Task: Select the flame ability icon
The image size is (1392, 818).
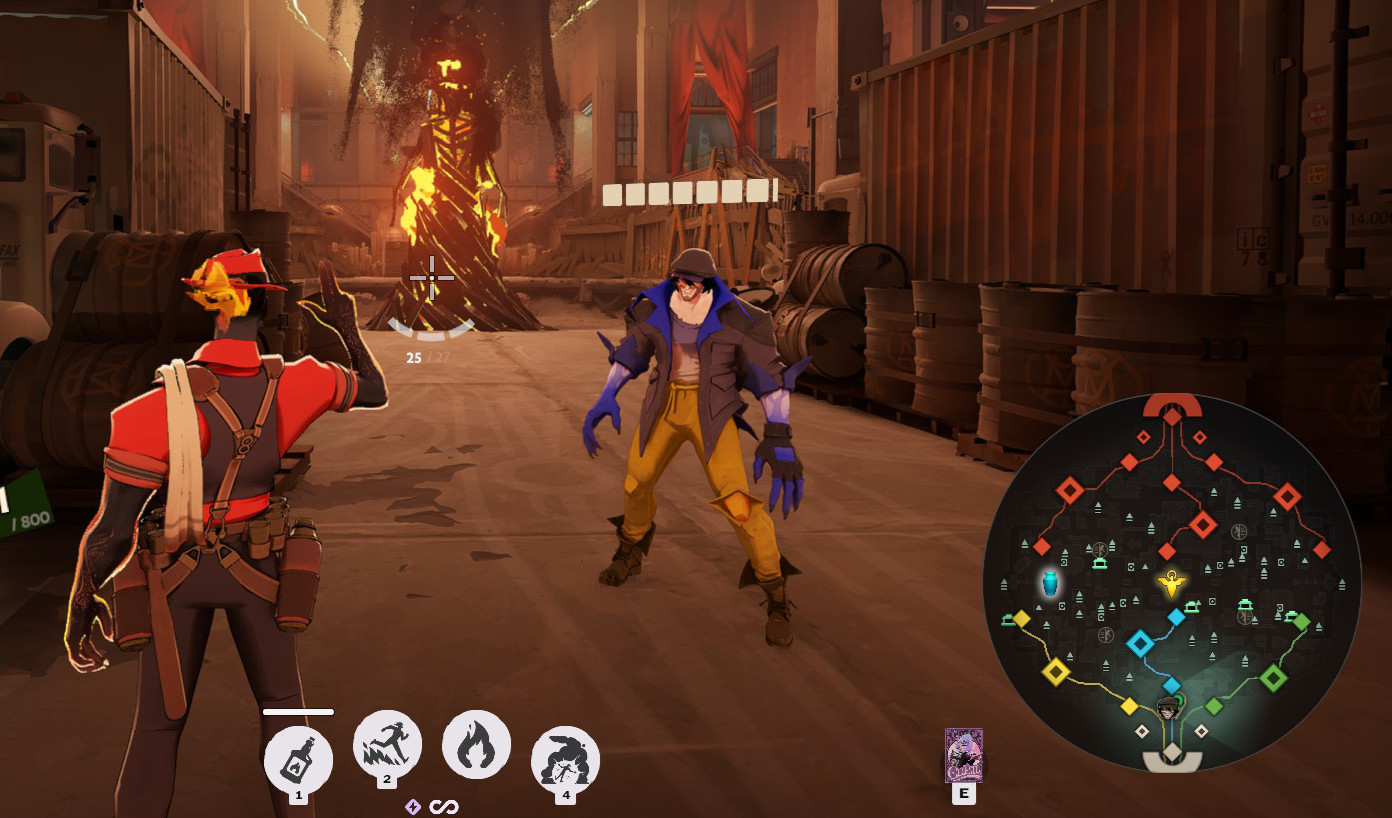Action: [x=476, y=745]
